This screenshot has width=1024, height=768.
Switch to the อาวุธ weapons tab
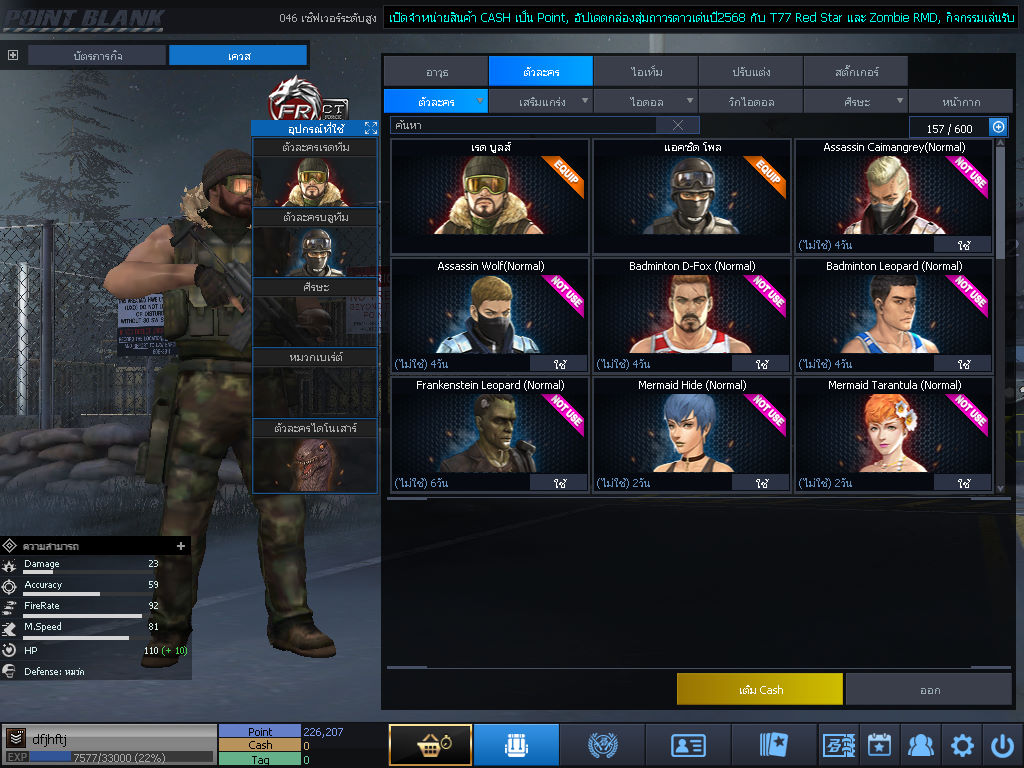435,71
